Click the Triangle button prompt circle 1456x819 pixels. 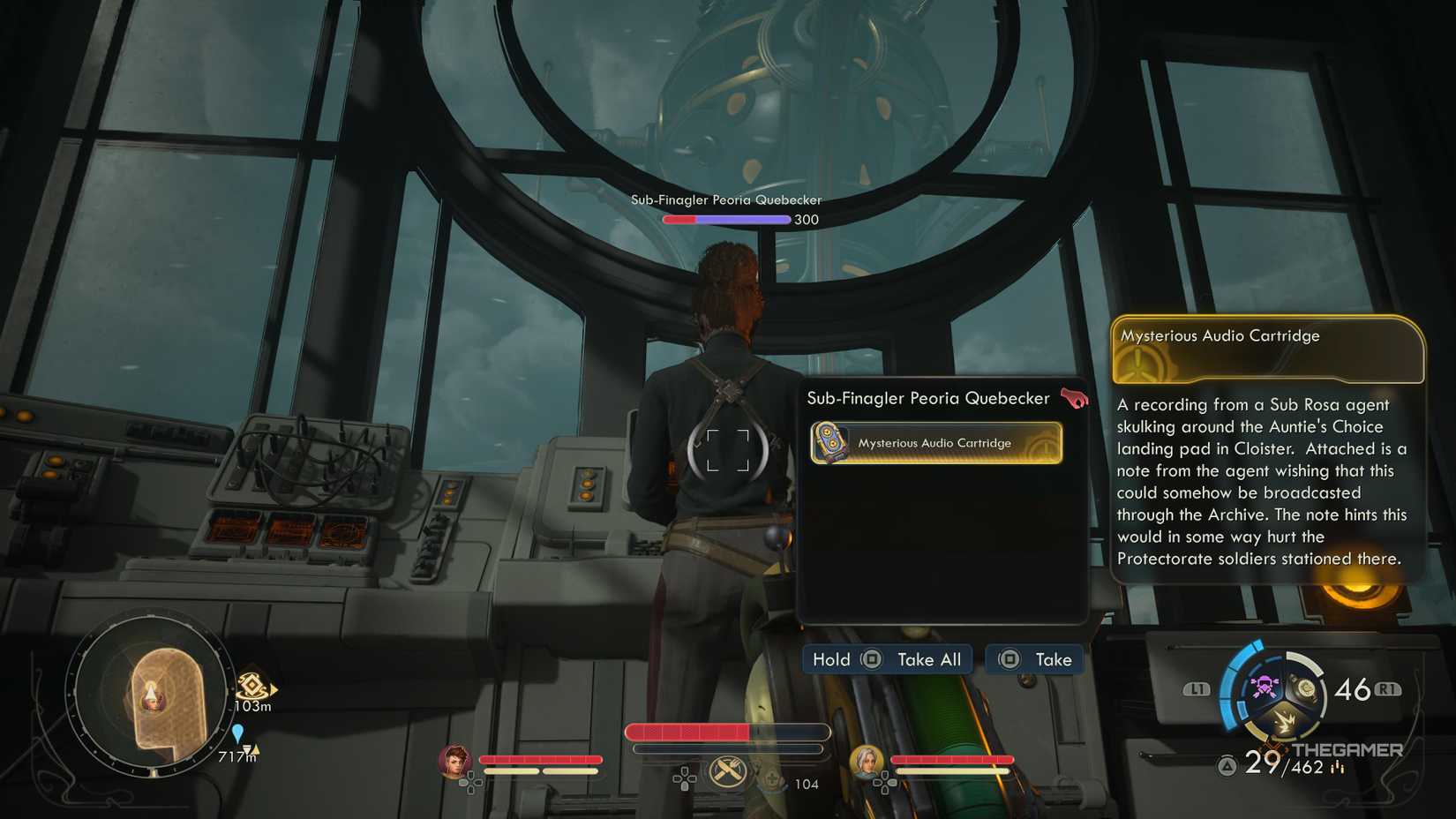coord(1227,766)
